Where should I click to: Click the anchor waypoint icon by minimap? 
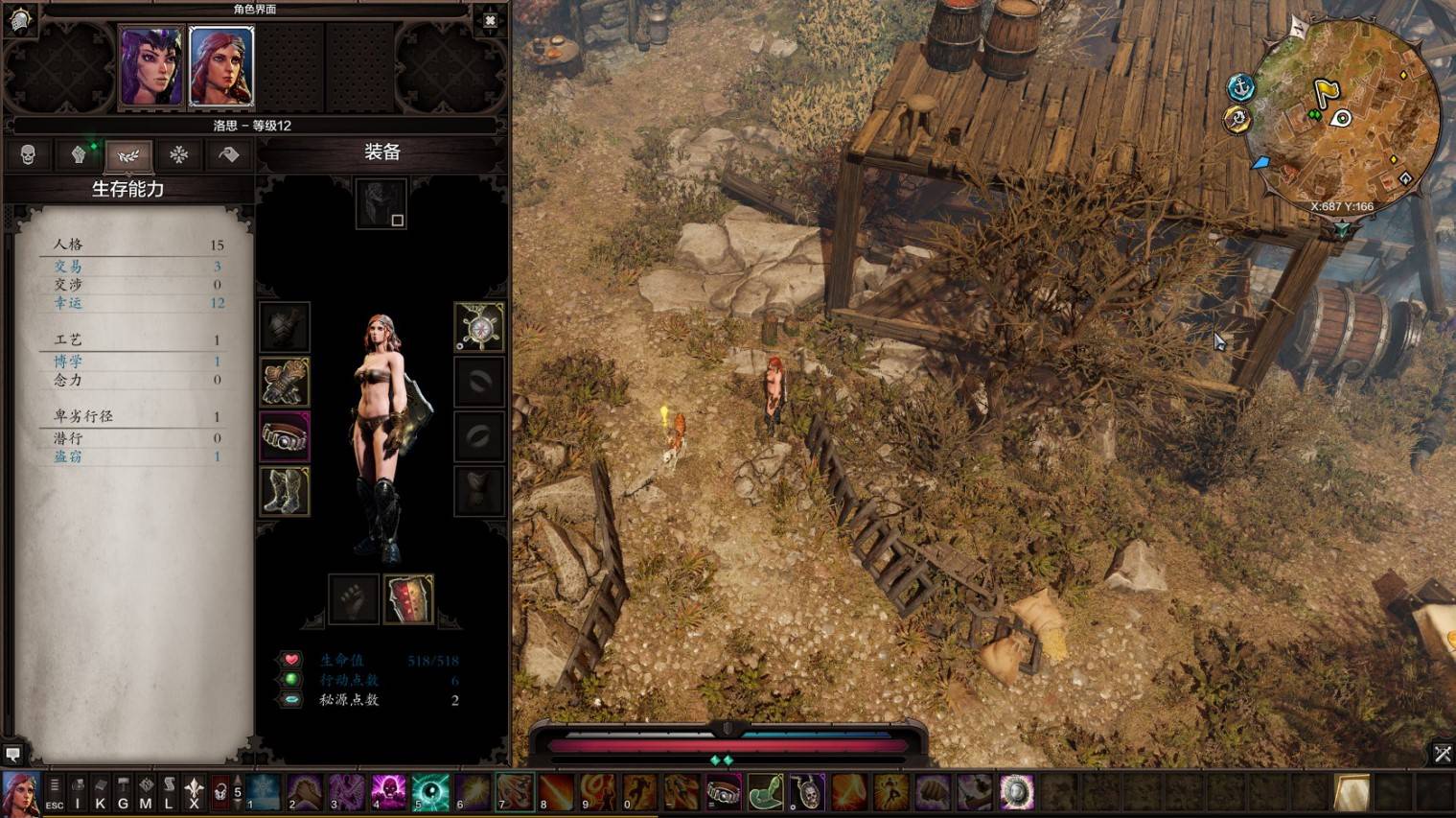[1241, 87]
